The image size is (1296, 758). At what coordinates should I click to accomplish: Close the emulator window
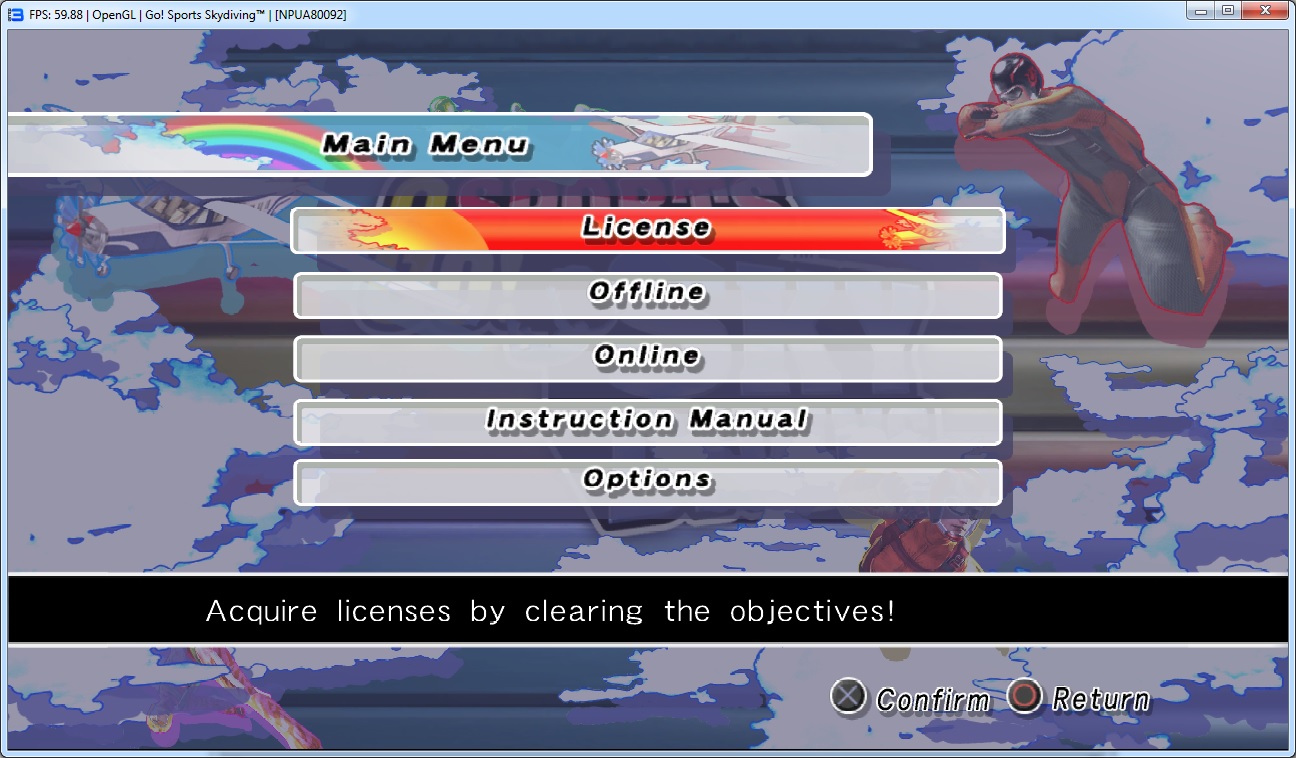pos(1264,11)
